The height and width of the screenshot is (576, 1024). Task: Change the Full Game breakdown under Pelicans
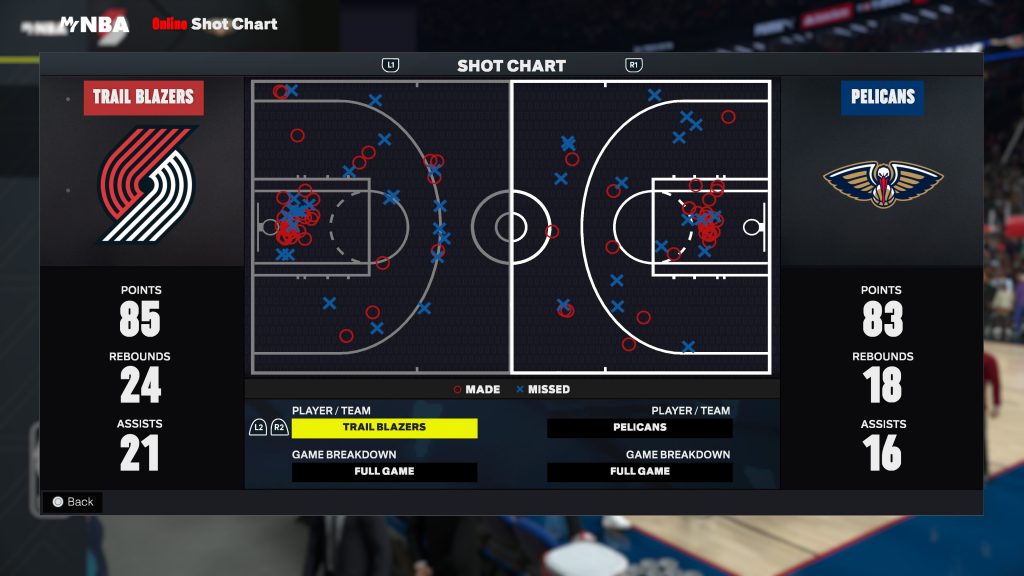pos(640,471)
